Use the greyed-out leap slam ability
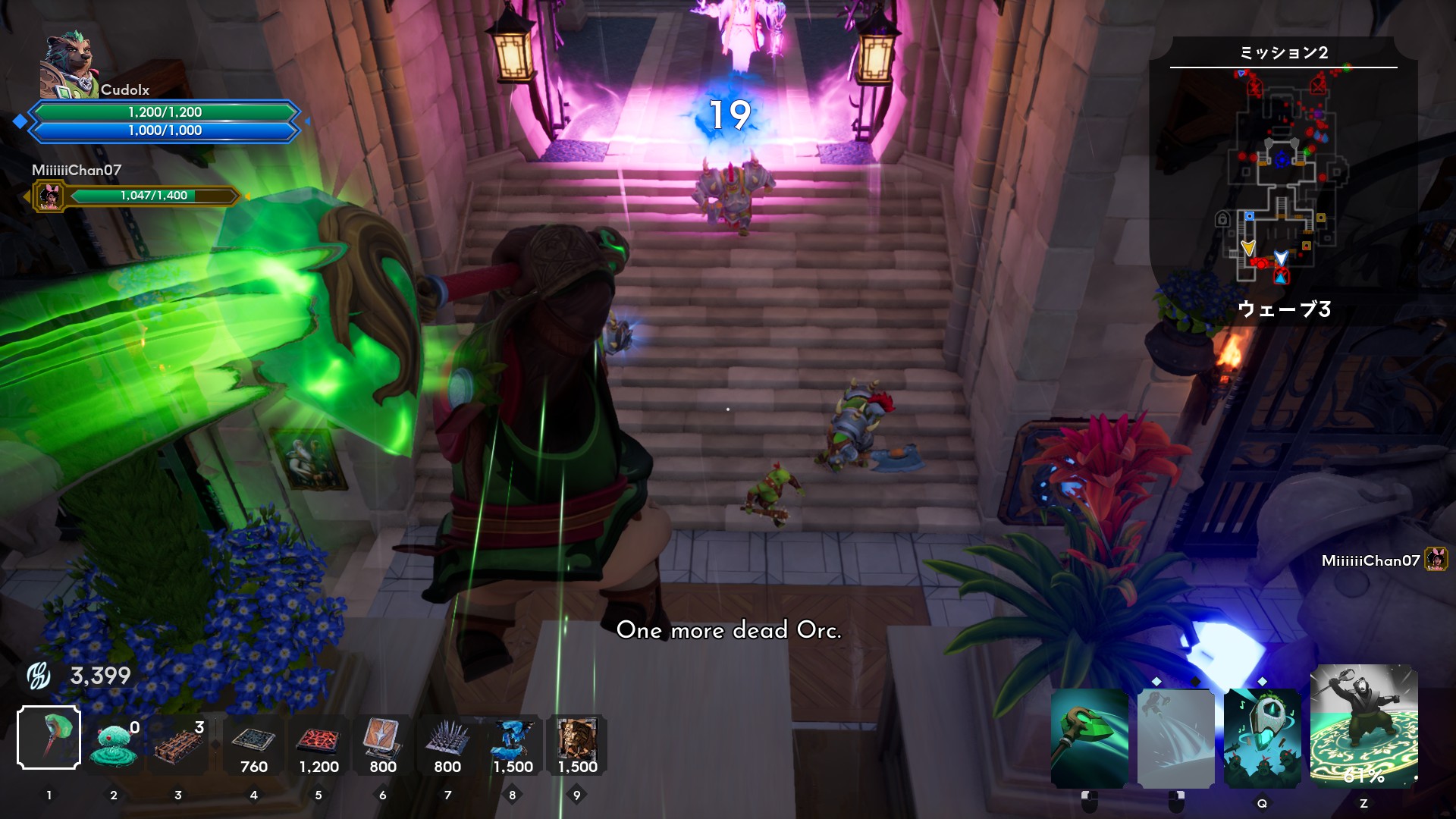This screenshot has height=819, width=1456. pos(1176,738)
